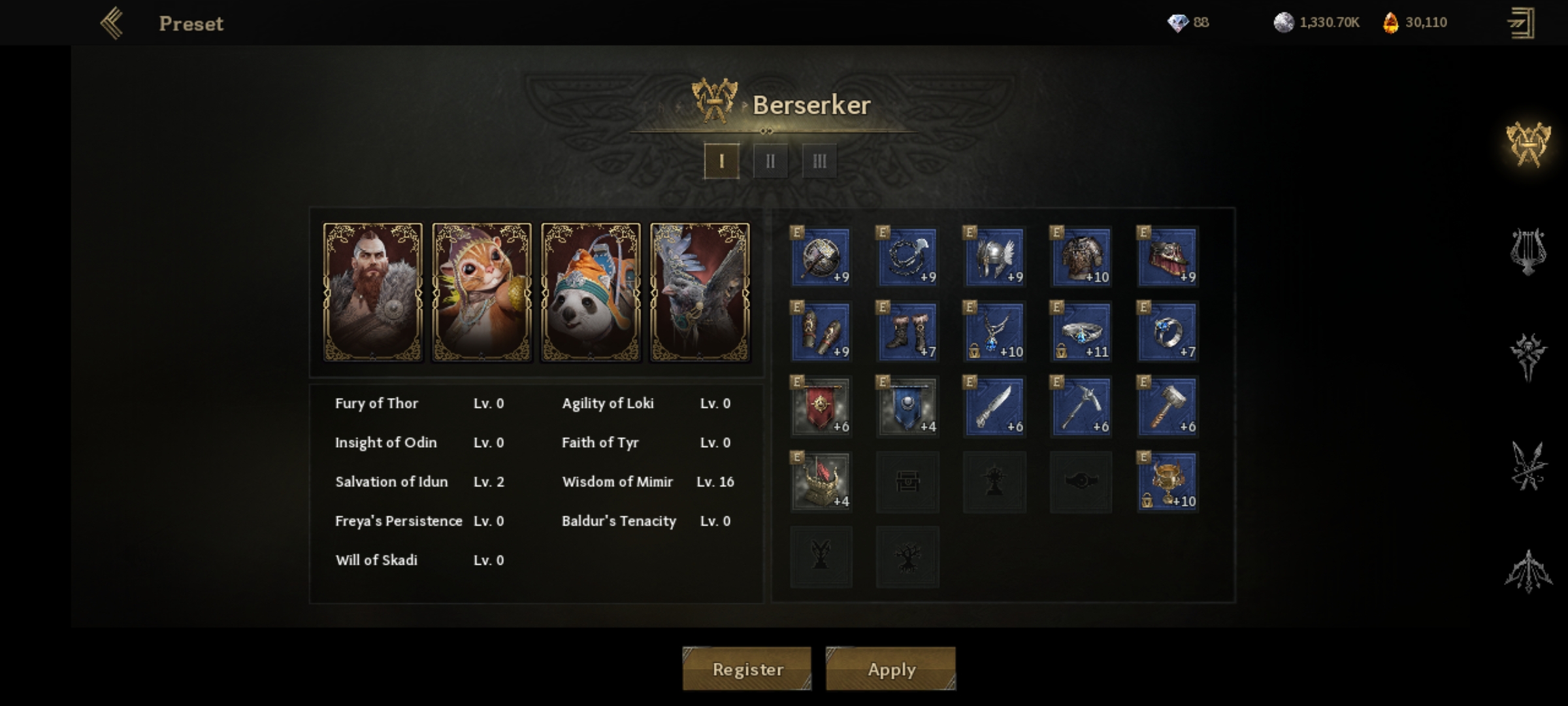
Task: Choose the locked necklace +10 slot
Action: coord(994,331)
